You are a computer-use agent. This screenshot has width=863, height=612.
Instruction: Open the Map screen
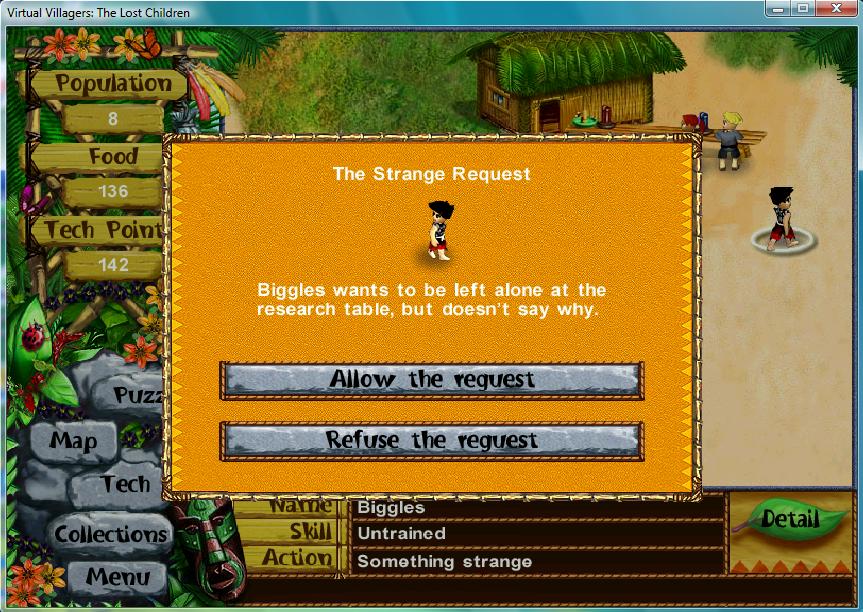[73, 440]
